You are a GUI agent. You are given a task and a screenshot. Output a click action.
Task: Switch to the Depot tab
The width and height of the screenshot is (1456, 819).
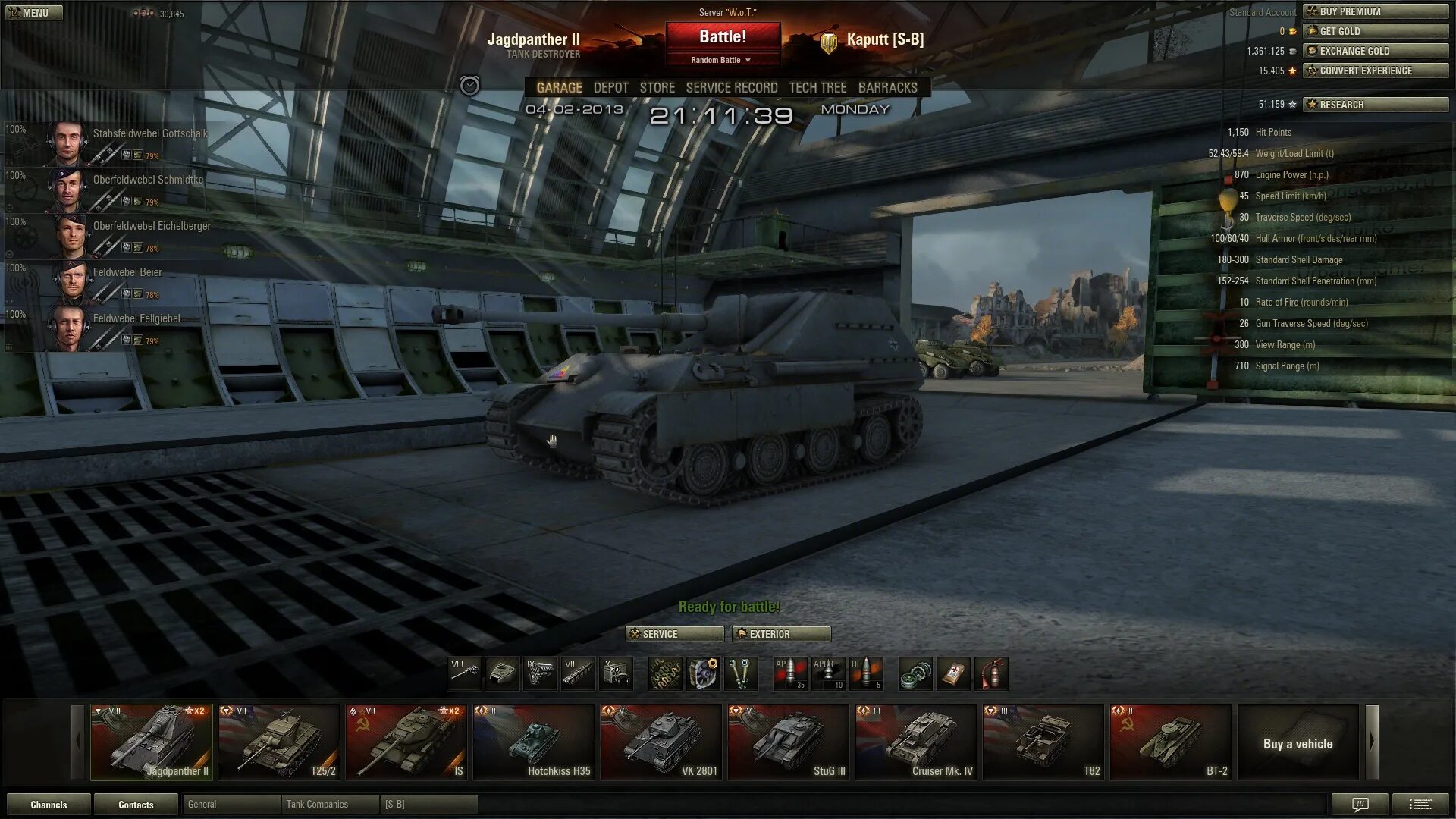click(x=610, y=88)
